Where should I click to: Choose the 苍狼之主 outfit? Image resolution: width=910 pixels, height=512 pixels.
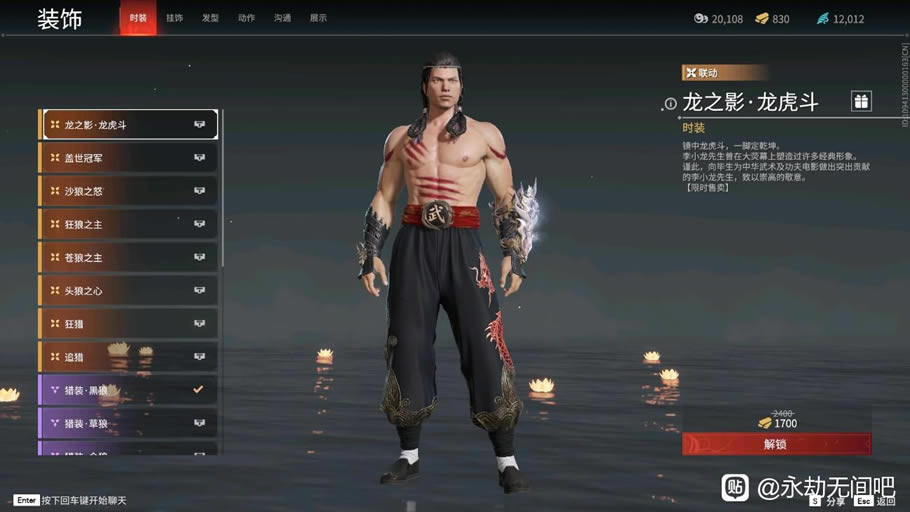coord(130,257)
